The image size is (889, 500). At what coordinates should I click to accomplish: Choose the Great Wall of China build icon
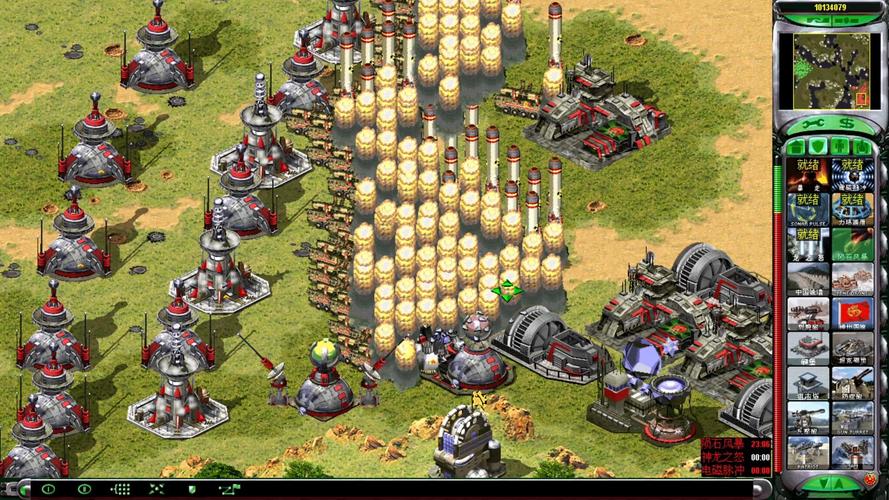tap(807, 278)
